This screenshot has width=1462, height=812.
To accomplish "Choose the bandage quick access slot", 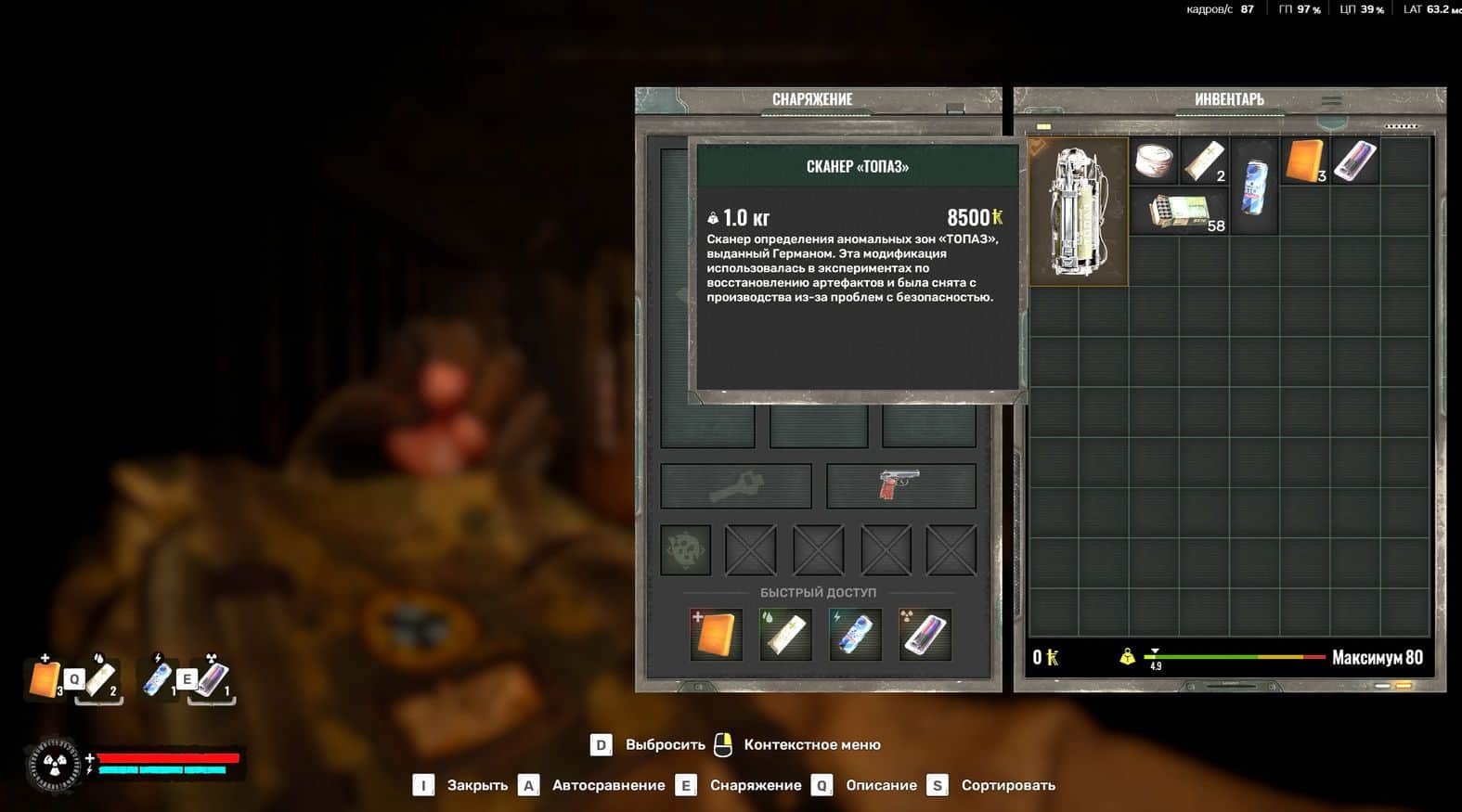I will click(785, 635).
